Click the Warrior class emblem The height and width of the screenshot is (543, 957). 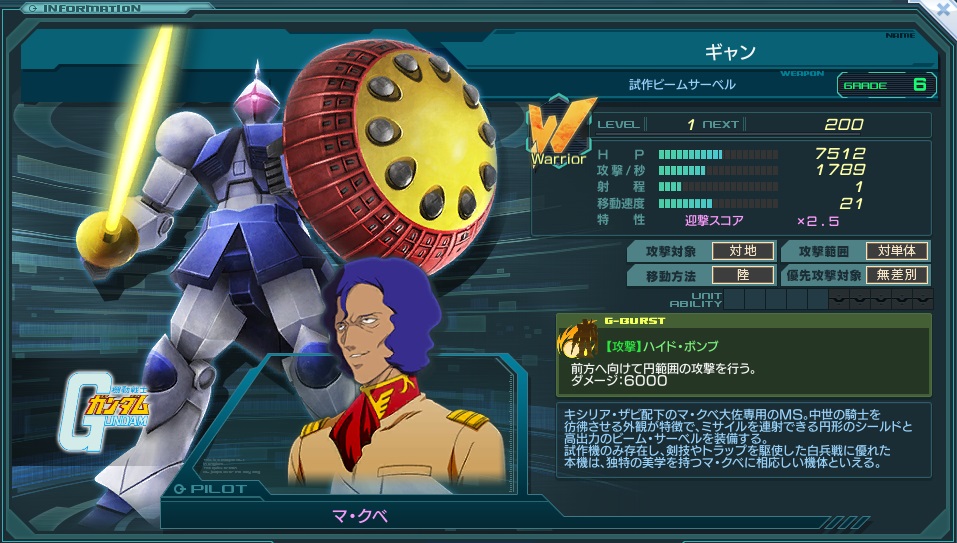pos(560,134)
